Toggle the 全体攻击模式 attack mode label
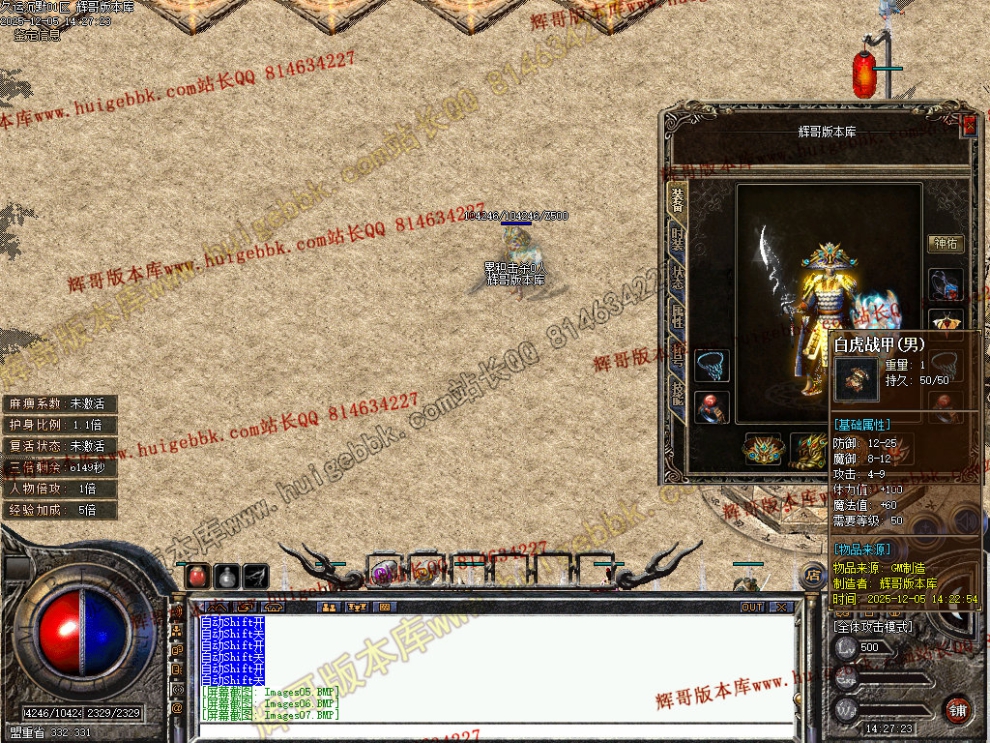990x743 pixels. (x=872, y=626)
